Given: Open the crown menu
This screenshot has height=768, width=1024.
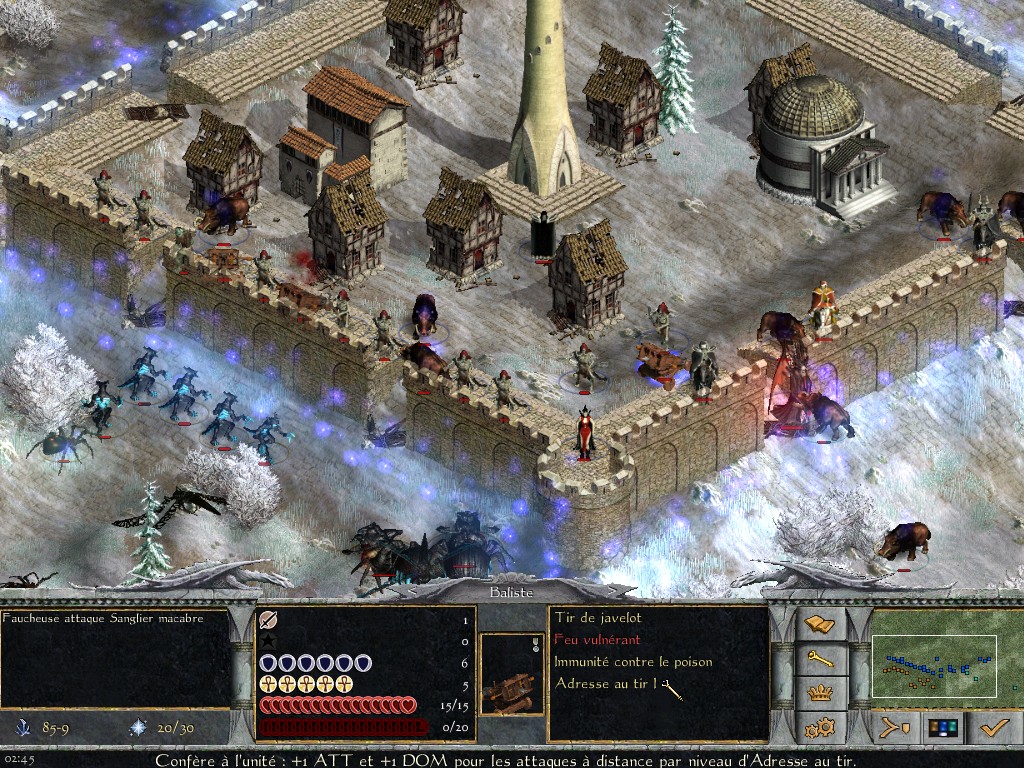Looking at the screenshot, I should tap(819, 692).
